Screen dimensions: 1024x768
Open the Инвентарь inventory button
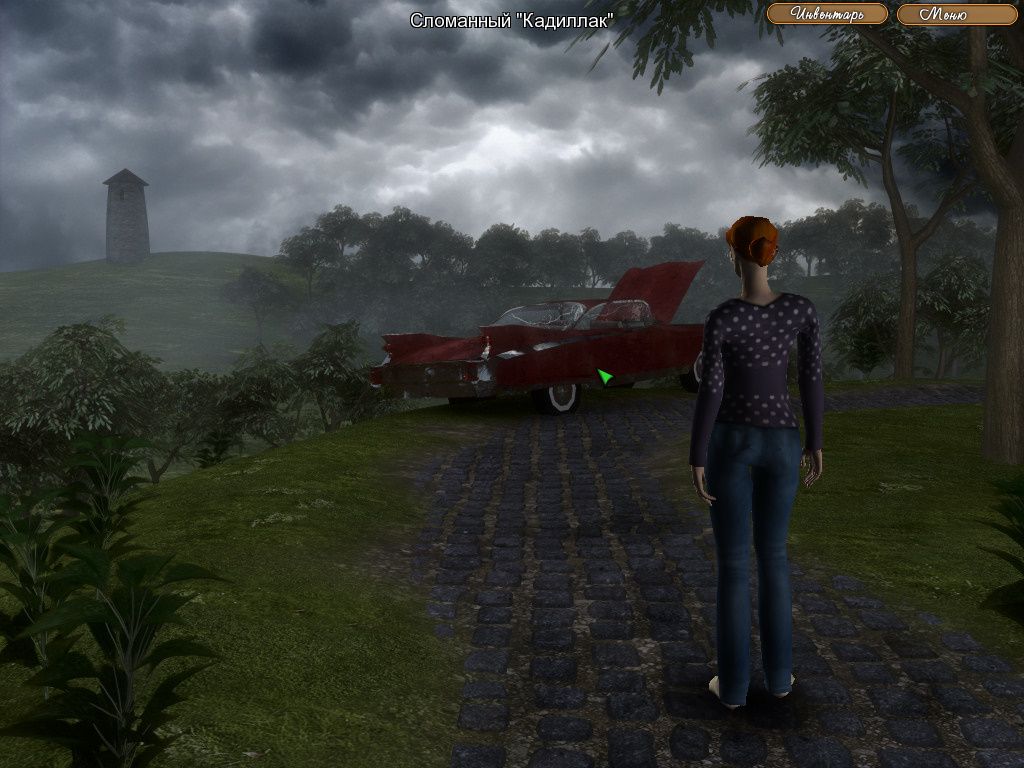(827, 14)
